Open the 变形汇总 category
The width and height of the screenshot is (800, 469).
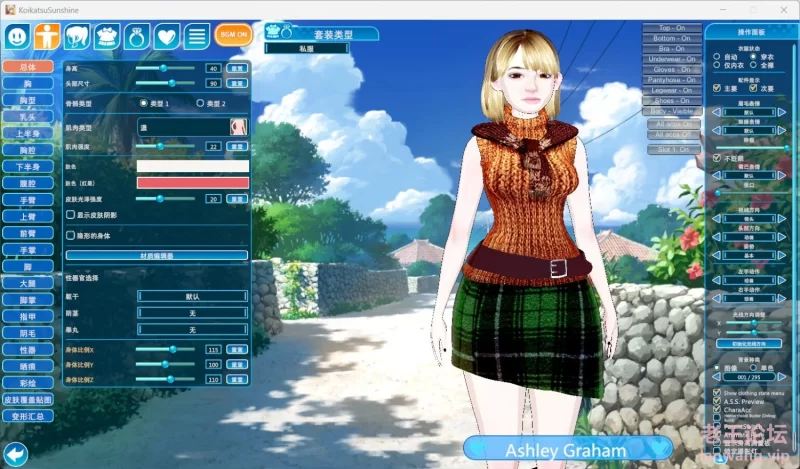(27, 415)
